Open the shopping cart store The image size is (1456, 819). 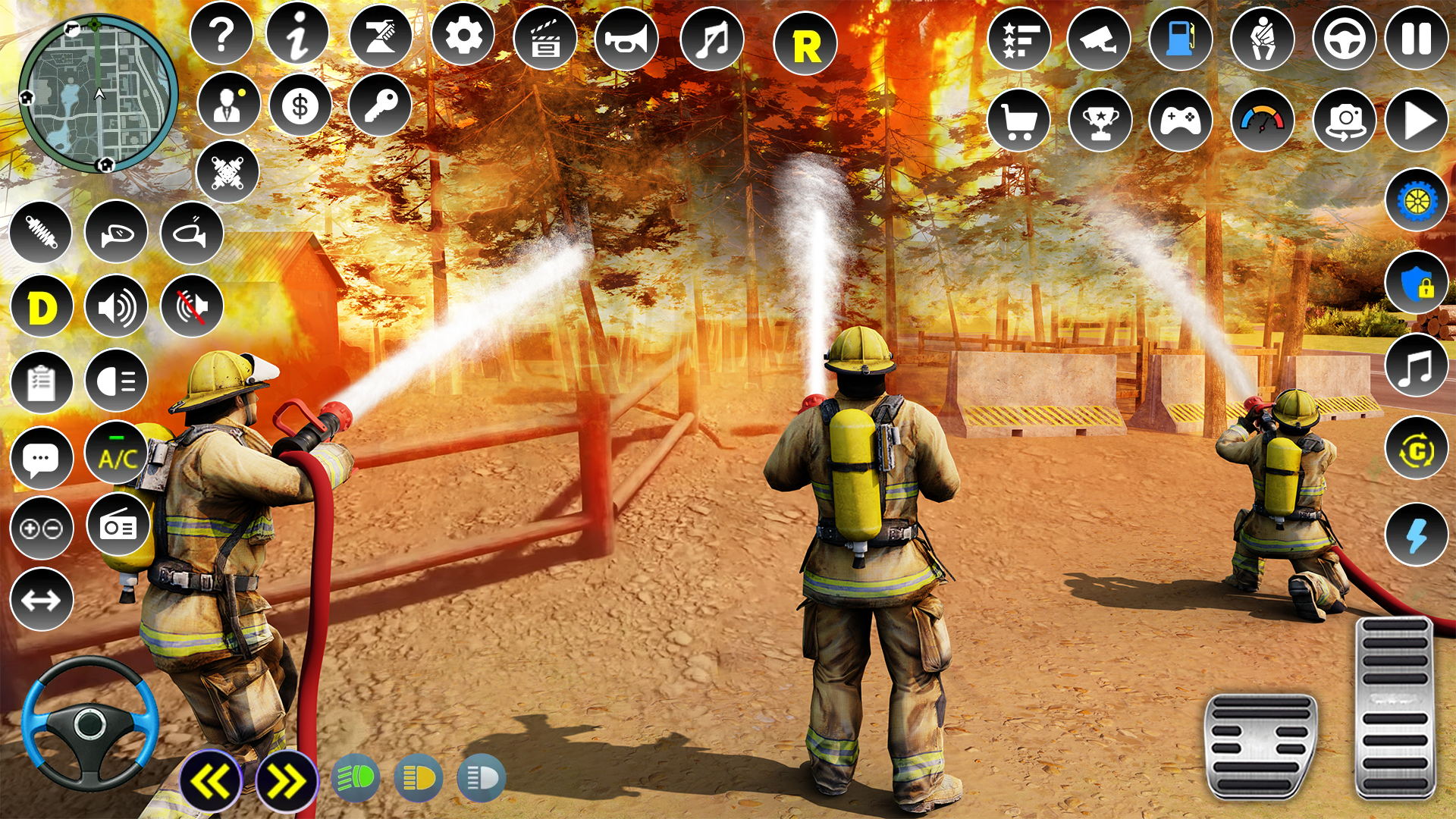click(1018, 120)
